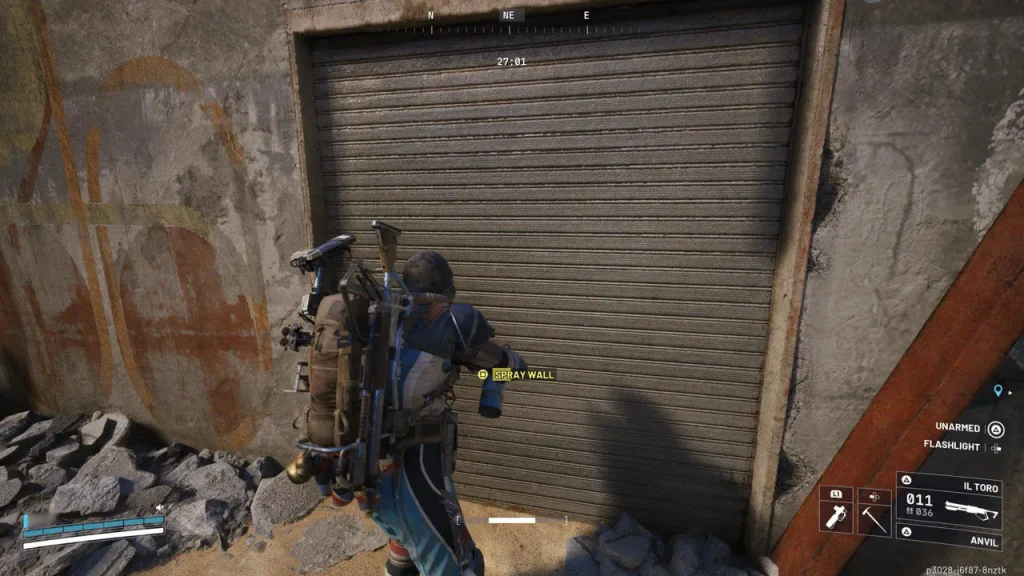This screenshot has width=1024, height=576.
Task: Click the blue map pin marker icon
Action: 997,391
